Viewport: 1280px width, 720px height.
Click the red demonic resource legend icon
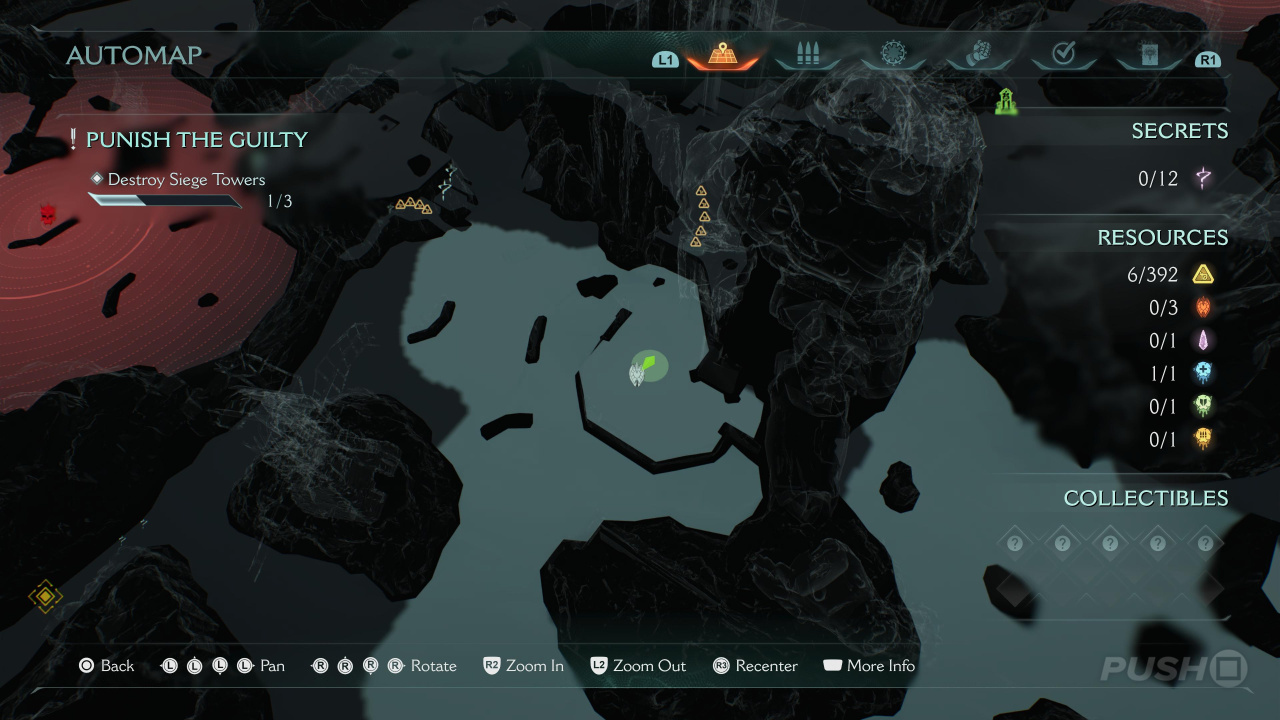(1203, 308)
